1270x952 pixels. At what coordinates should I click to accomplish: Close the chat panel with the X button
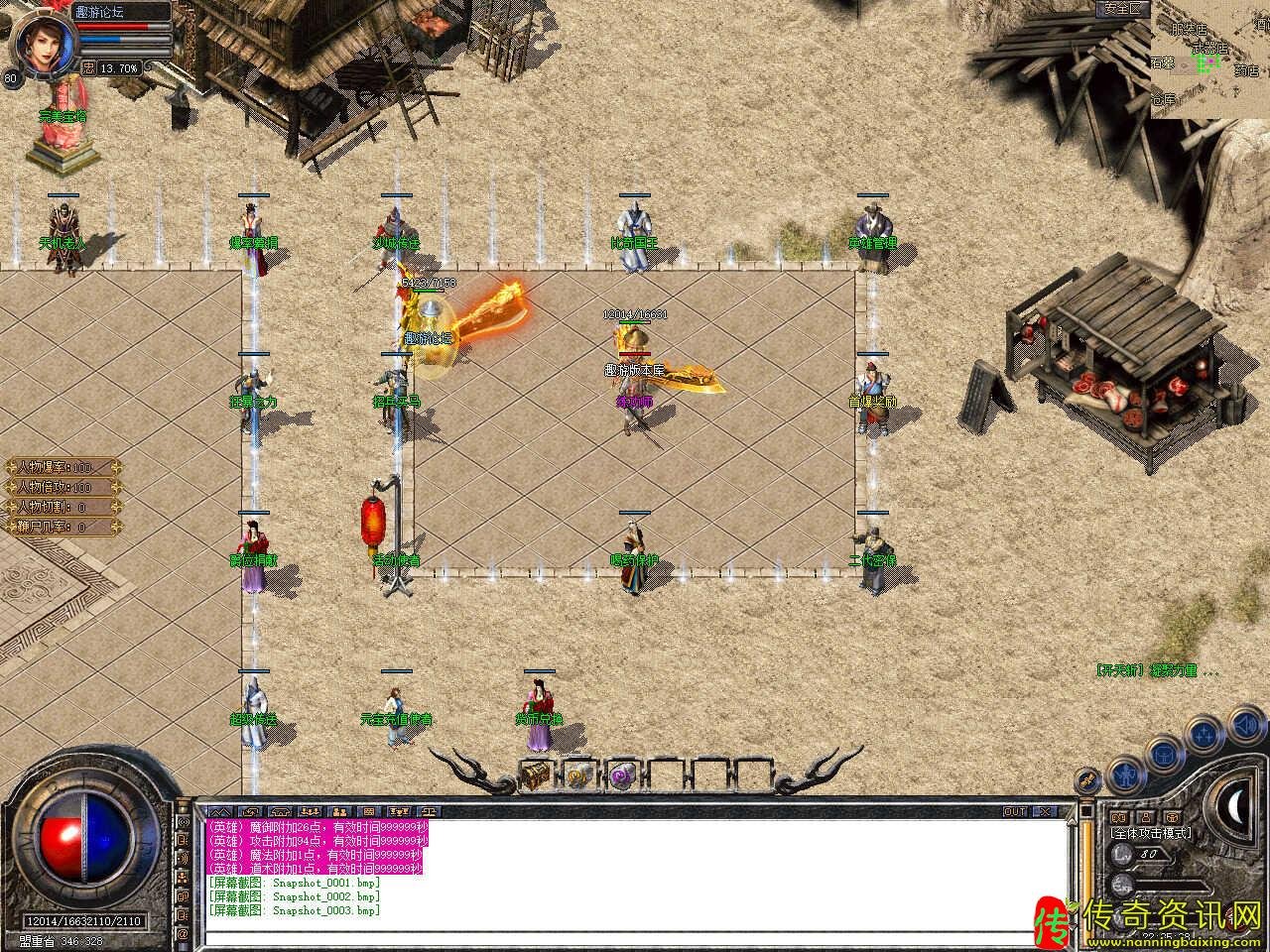tap(1045, 811)
